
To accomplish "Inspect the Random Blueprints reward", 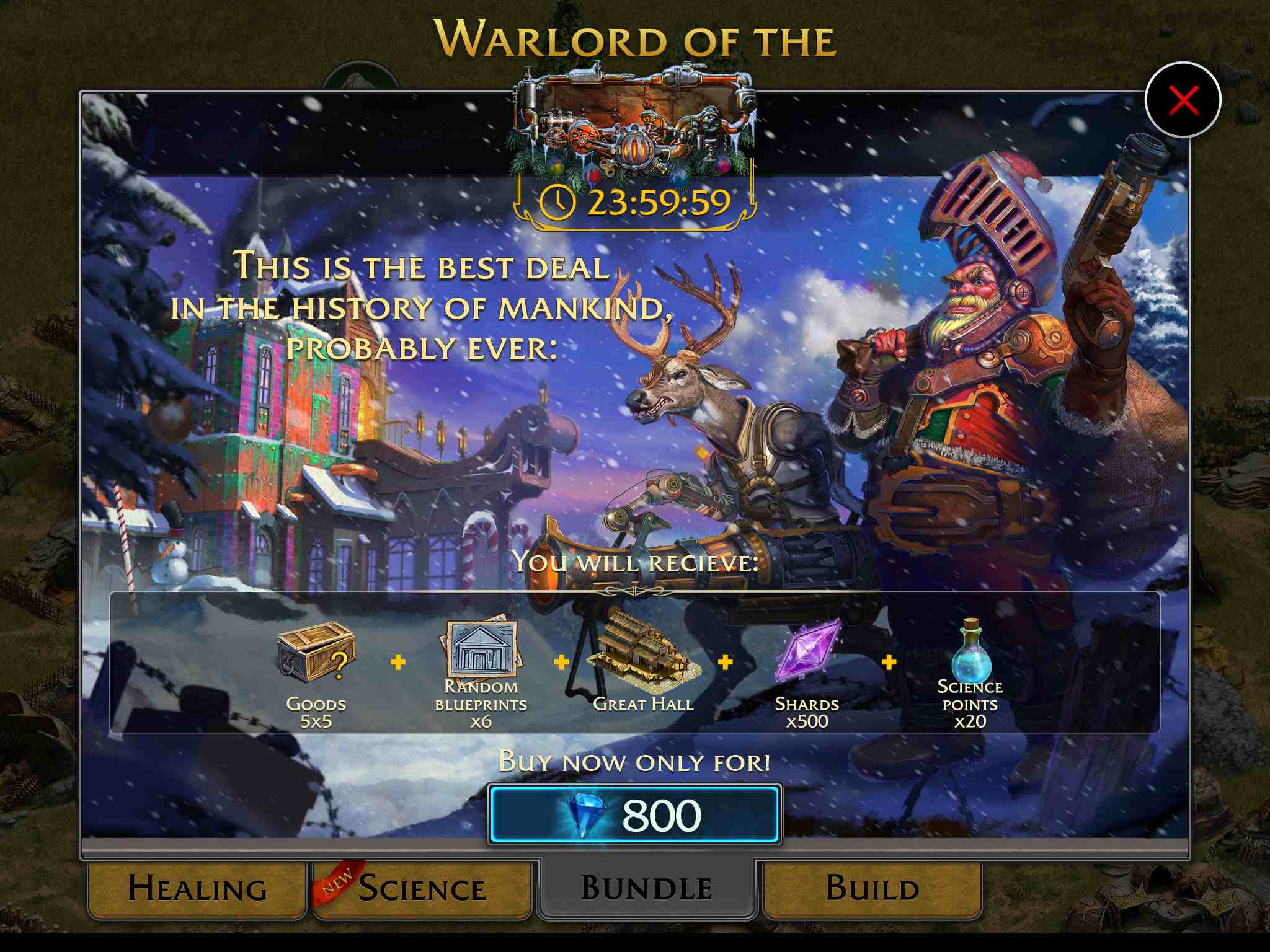I will click(x=481, y=648).
